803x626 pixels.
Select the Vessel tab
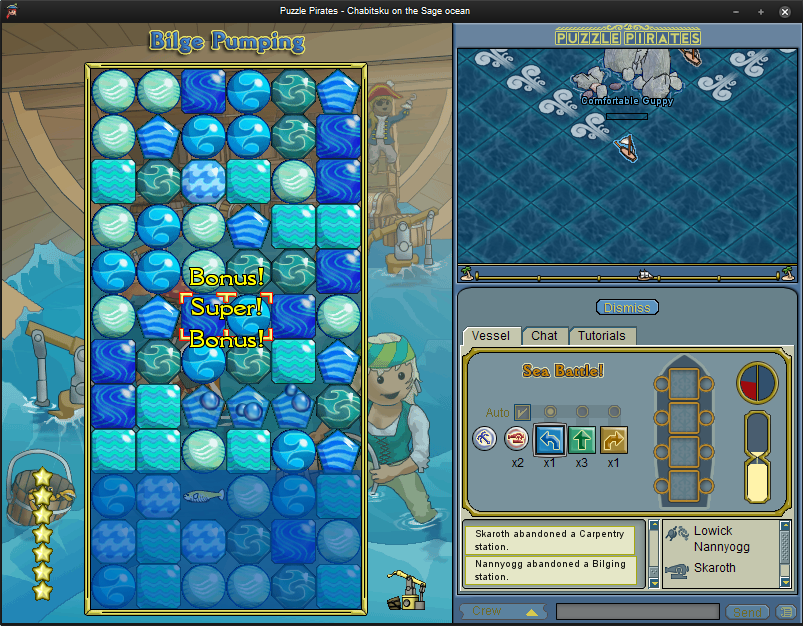pyautogui.click(x=490, y=336)
